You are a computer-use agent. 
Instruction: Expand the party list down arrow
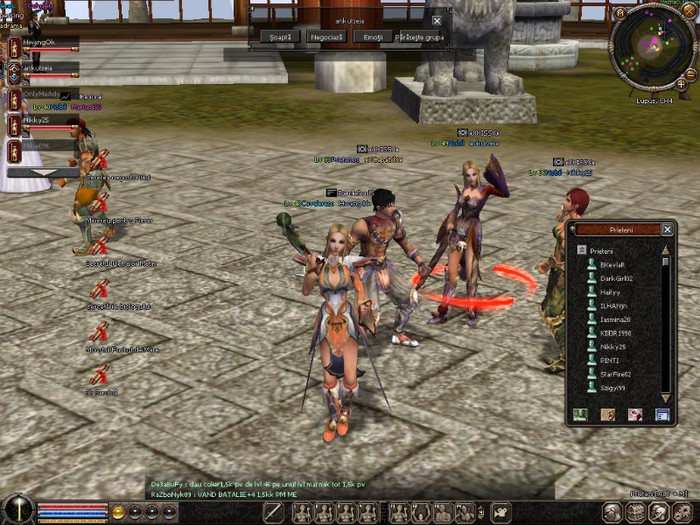click(x=41, y=172)
